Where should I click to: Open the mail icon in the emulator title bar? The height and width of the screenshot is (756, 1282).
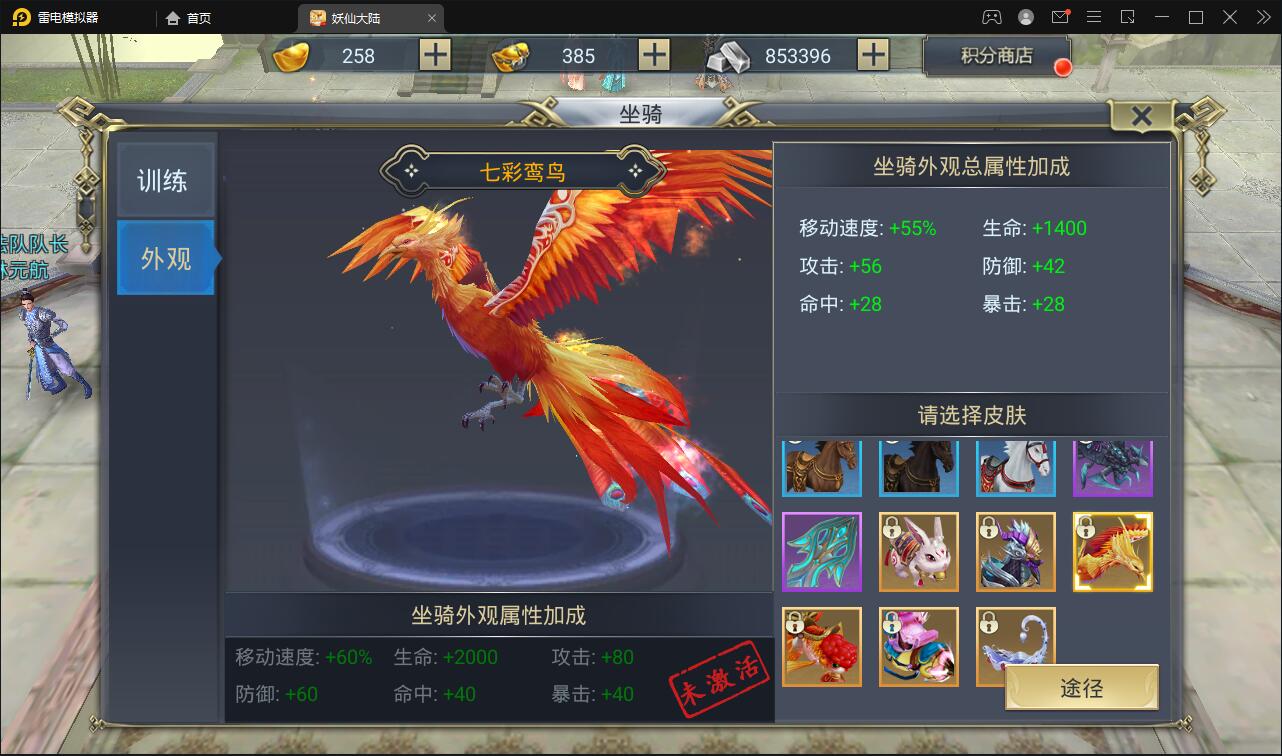click(x=1060, y=16)
